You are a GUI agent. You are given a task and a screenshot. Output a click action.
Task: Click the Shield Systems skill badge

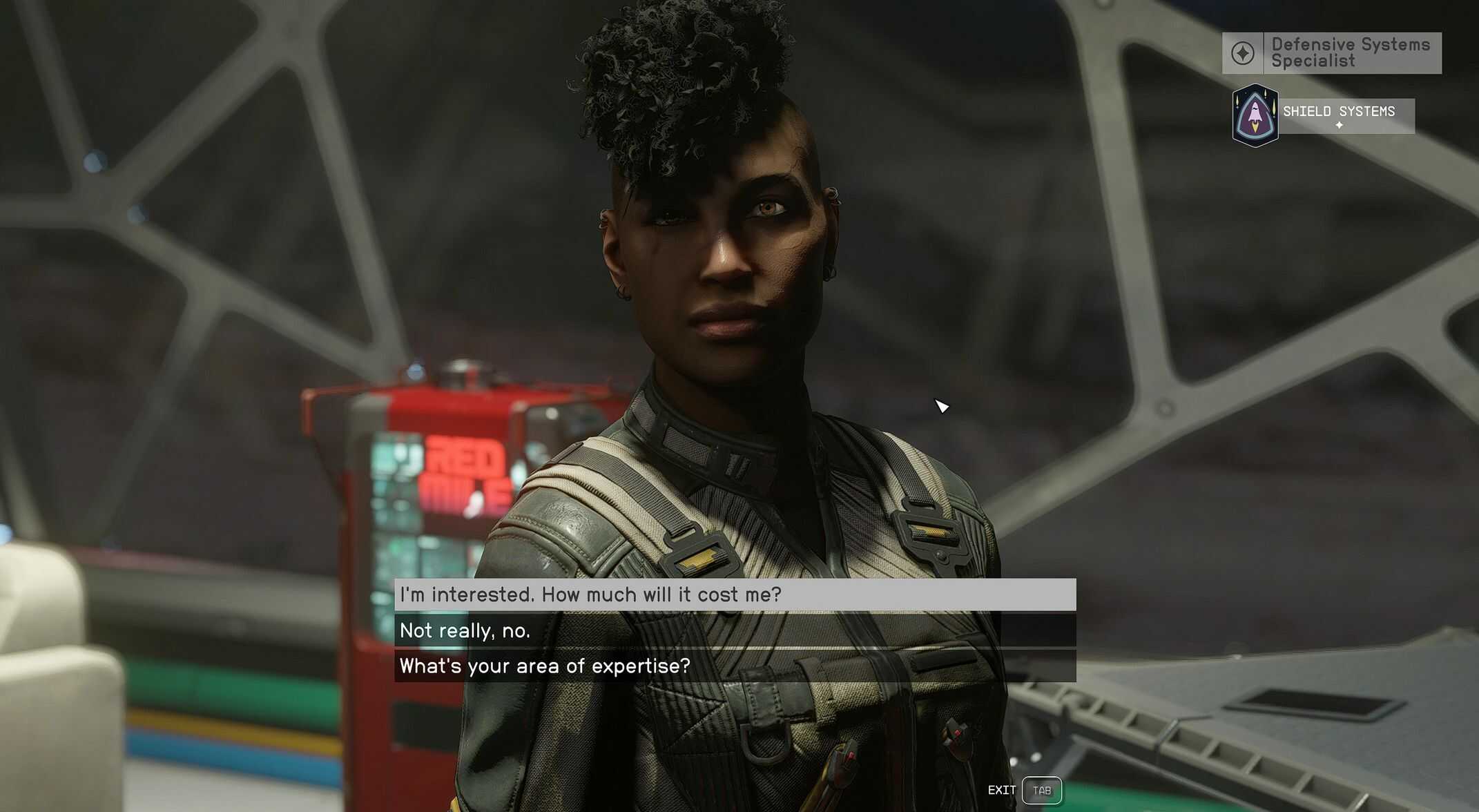click(x=1255, y=115)
